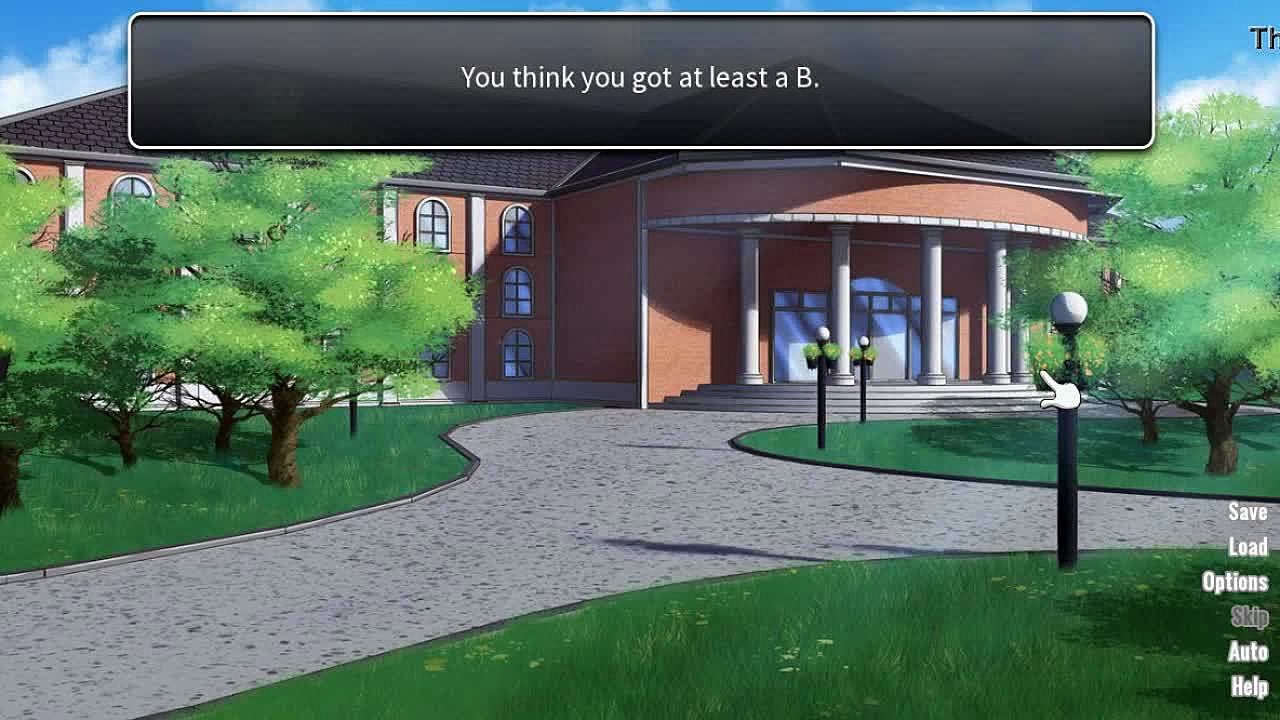Toggle Skip mode
Viewport: 1280px width, 720px height.
[x=1249, y=617]
